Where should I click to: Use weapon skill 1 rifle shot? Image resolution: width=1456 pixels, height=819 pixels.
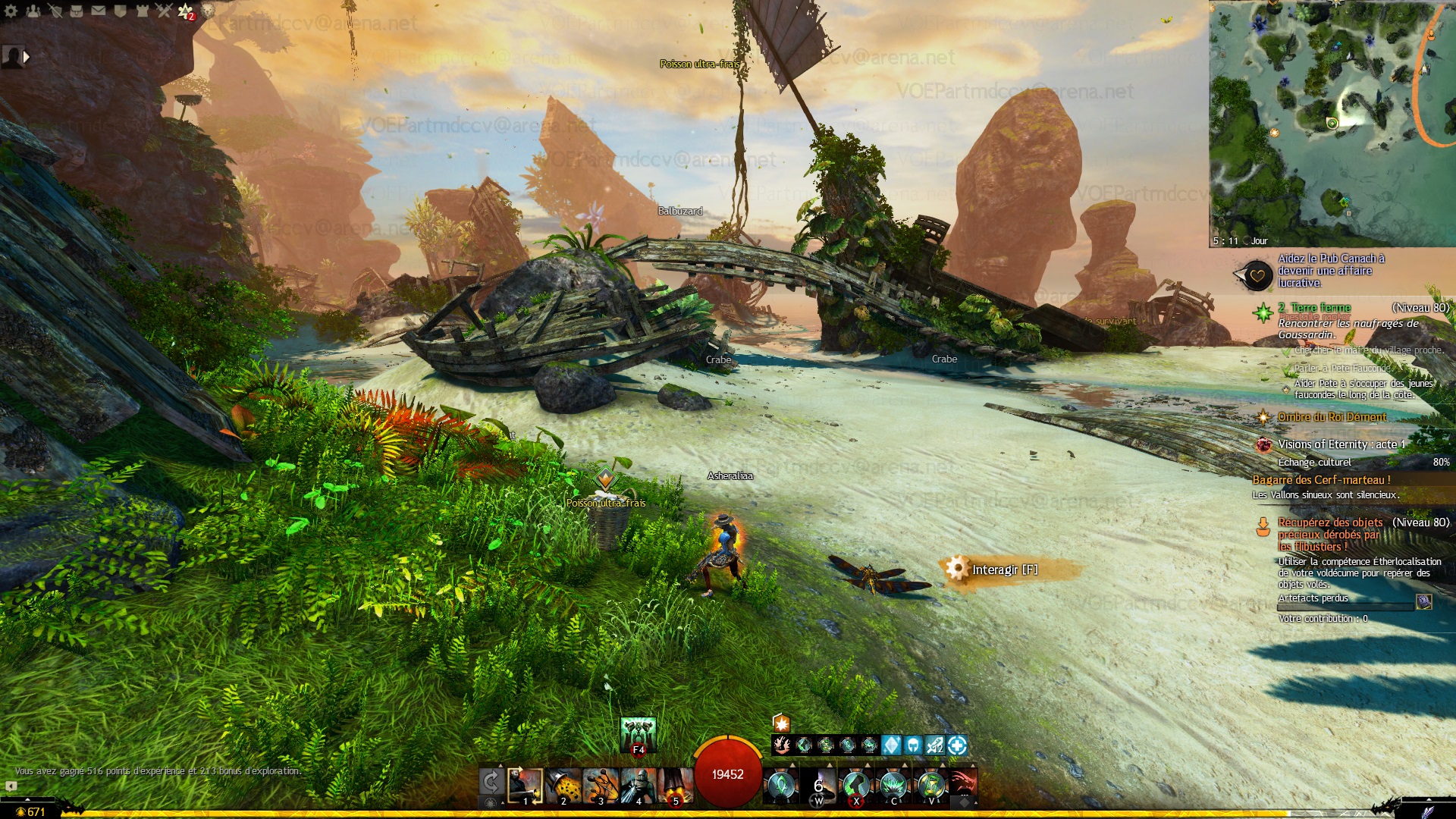(x=525, y=786)
